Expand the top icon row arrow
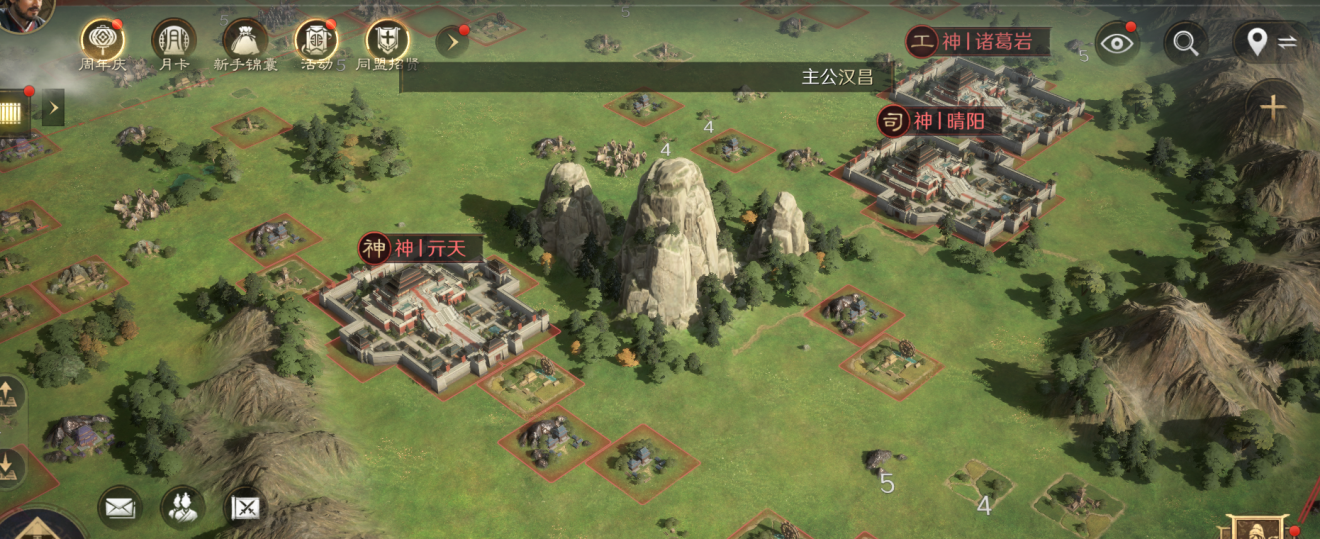The height and width of the screenshot is (539, 1320). [x=452, y=42]
